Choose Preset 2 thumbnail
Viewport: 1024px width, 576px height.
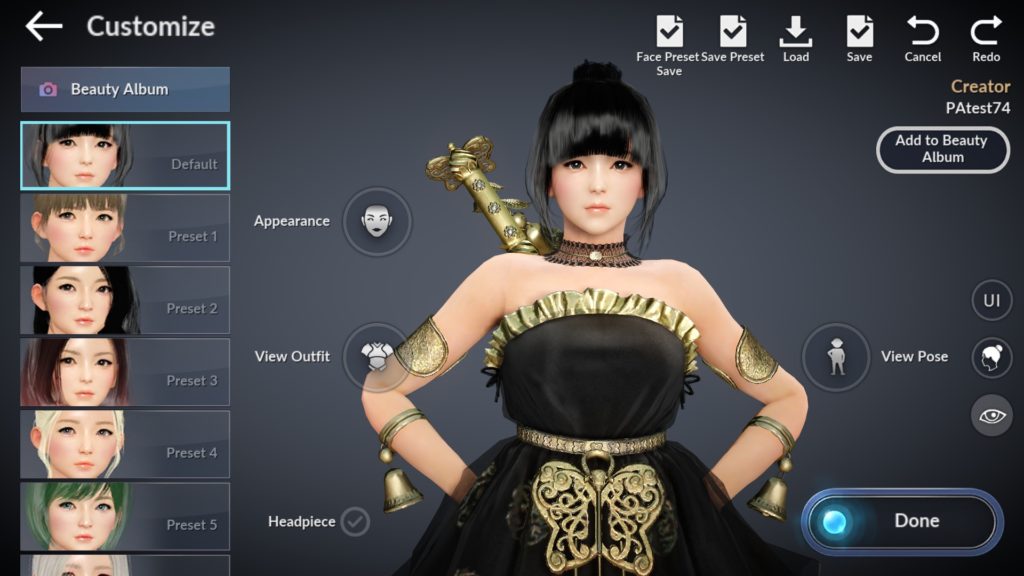pos(125,300)
